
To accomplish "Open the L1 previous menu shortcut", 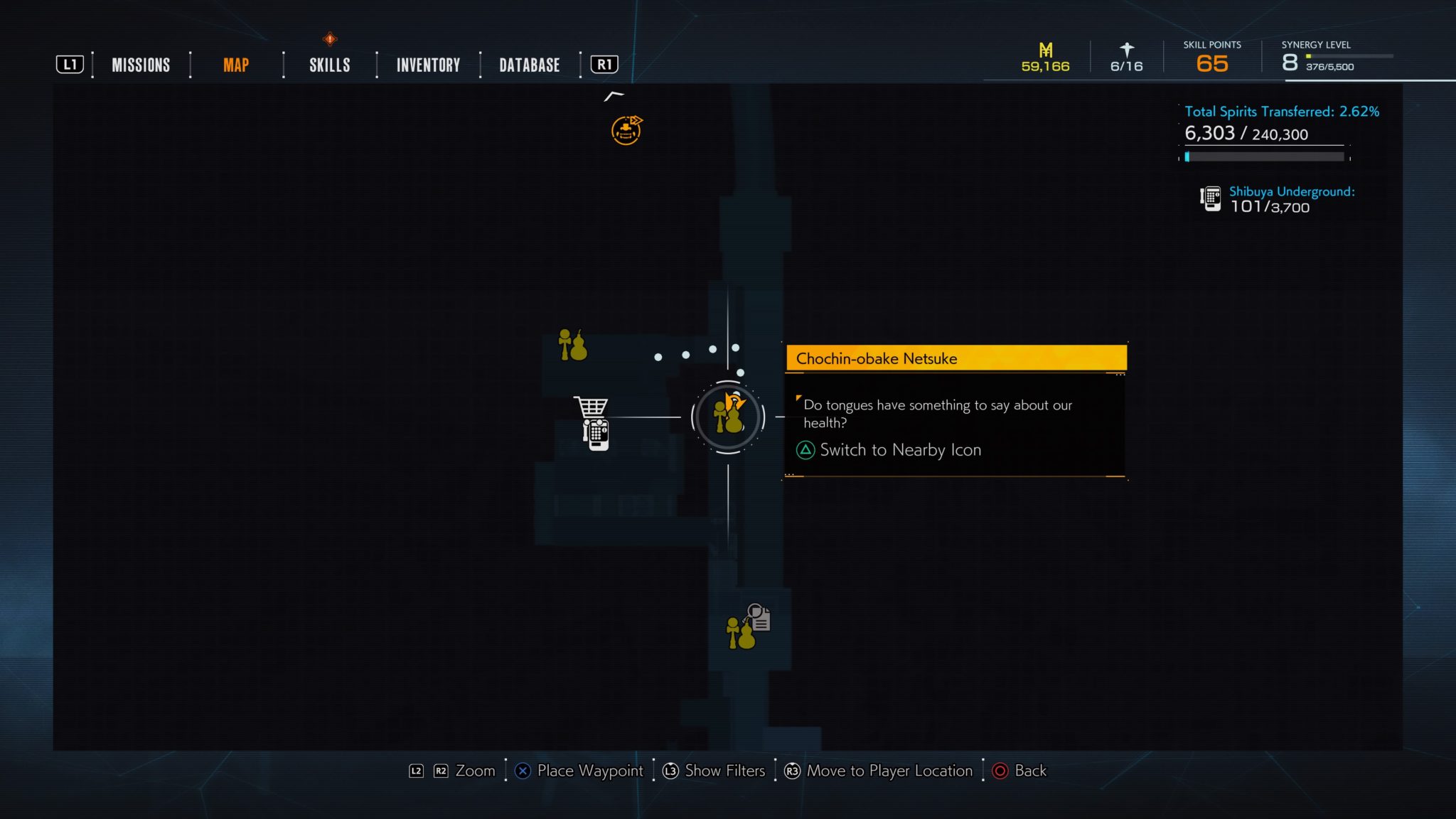I will tap(70, 64).
